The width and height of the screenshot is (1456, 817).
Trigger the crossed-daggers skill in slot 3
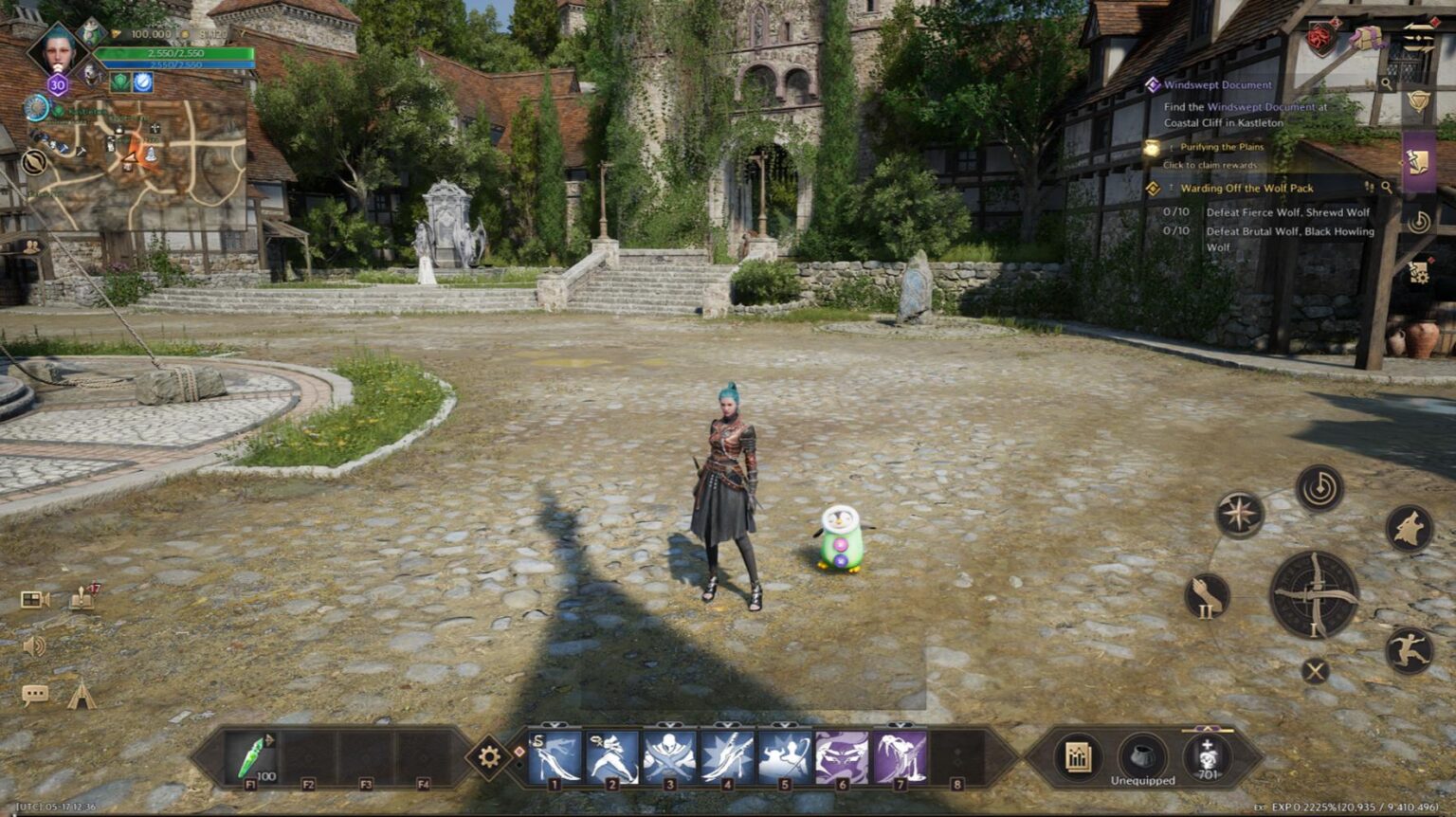coord(670,756)
